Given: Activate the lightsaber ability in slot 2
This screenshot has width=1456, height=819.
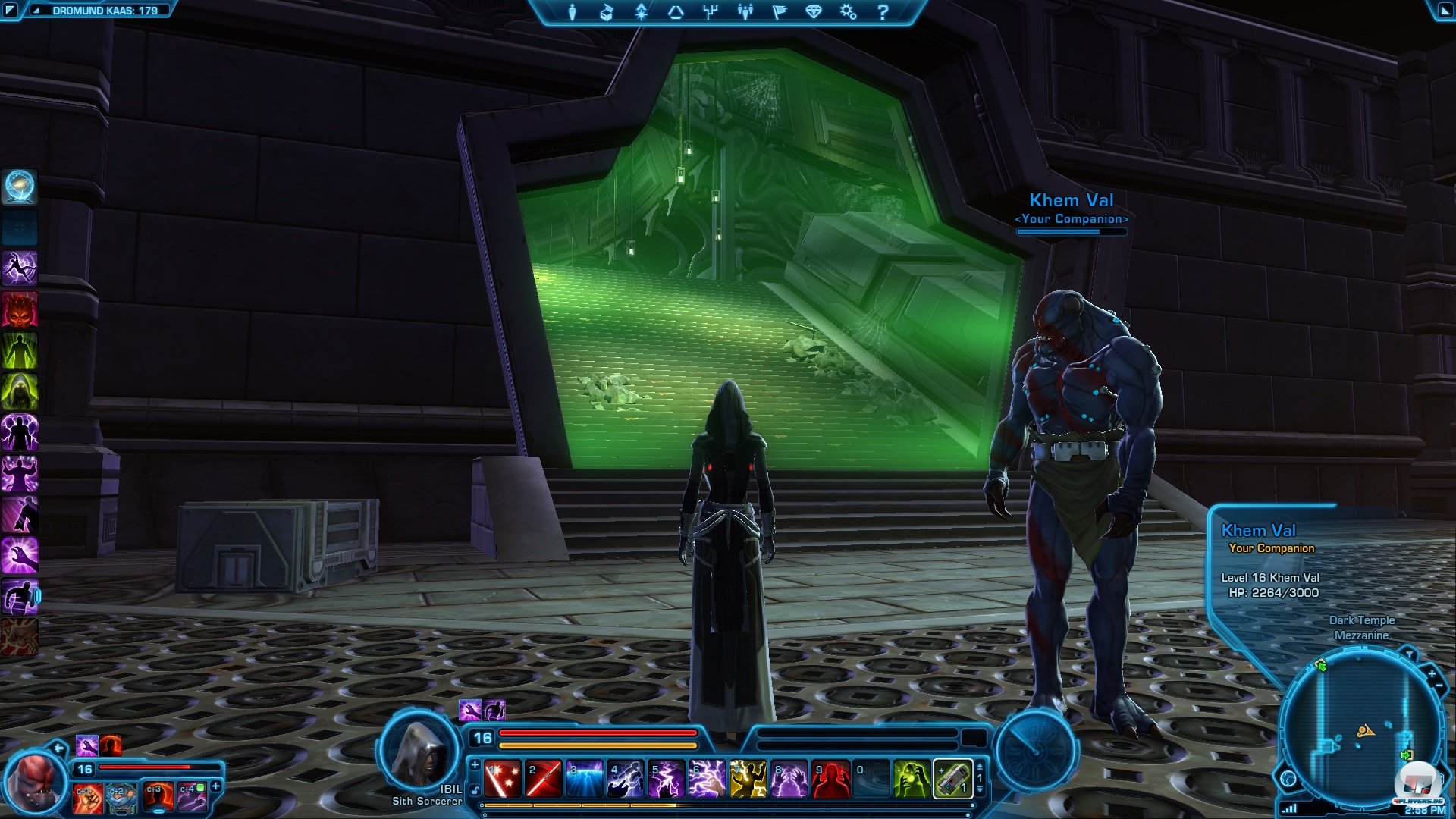Looking at the screenshot, I should (x=544, y=780).
